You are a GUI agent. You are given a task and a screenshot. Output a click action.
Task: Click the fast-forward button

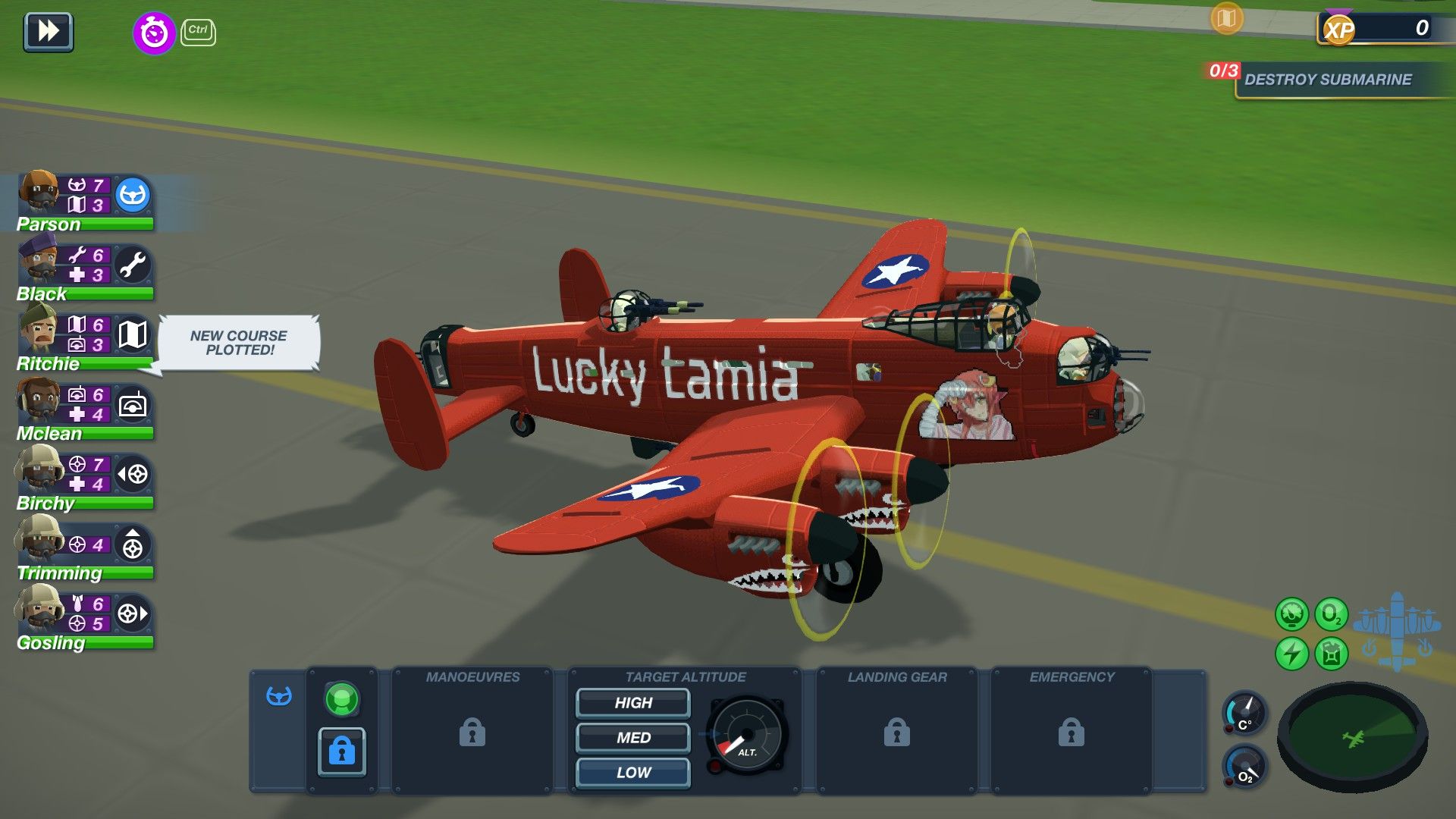[48, 32]
